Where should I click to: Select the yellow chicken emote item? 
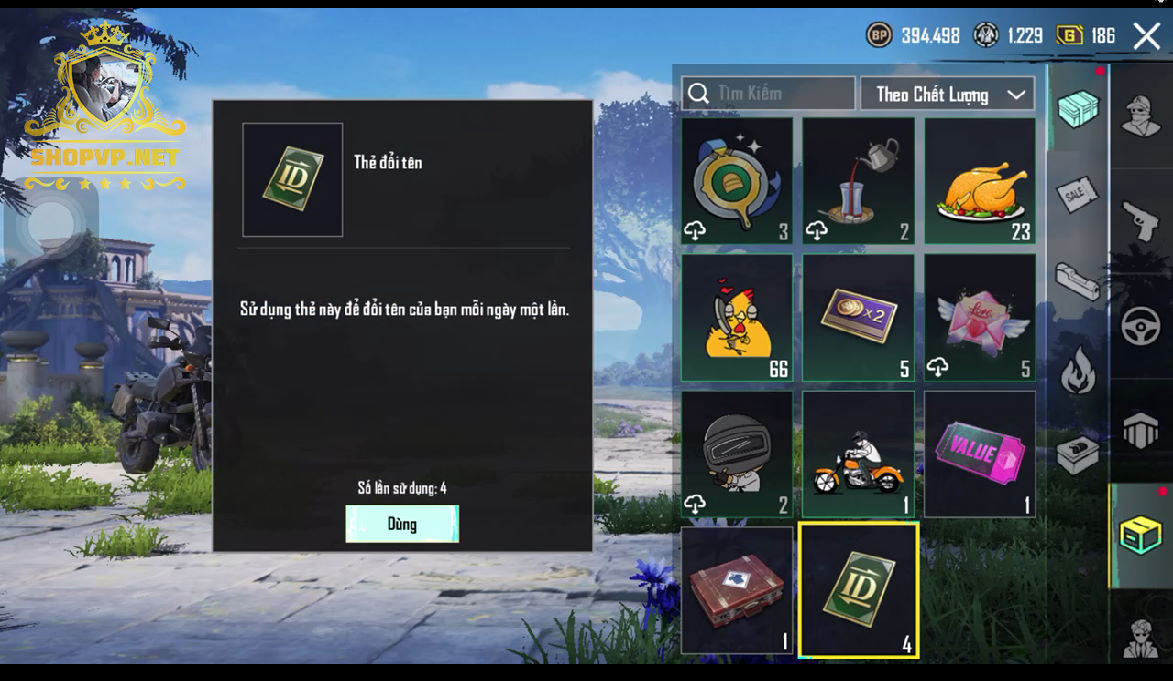tap(737, 318)
